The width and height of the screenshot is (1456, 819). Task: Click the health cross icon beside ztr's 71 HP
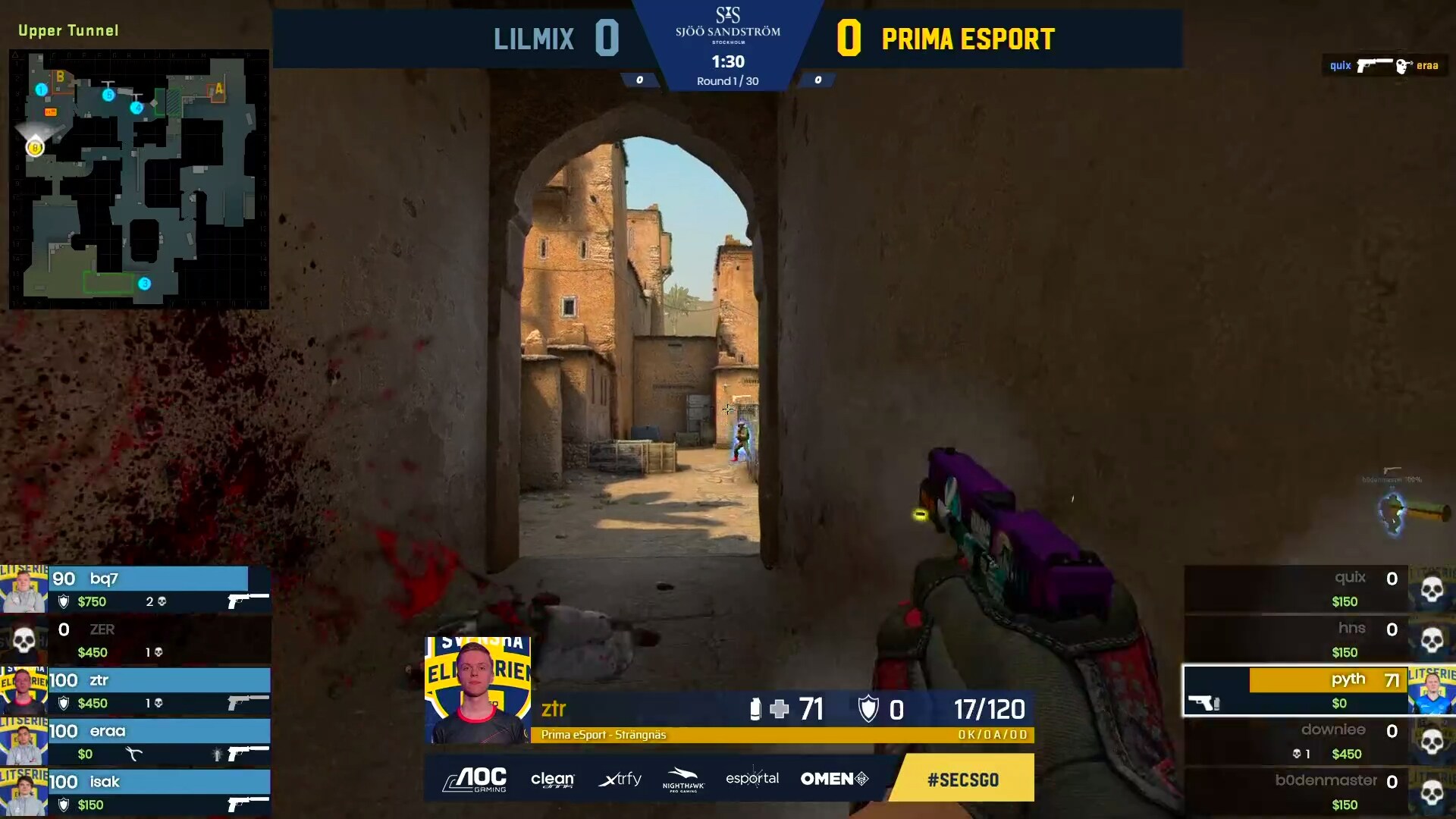pos(780,710)
